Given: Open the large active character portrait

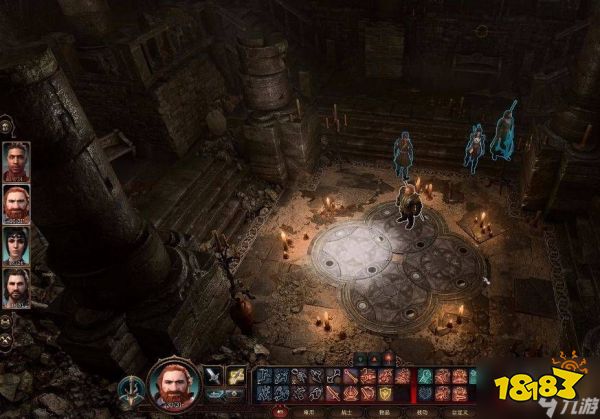Looking at the screenshot, I should tap(171, 385).
